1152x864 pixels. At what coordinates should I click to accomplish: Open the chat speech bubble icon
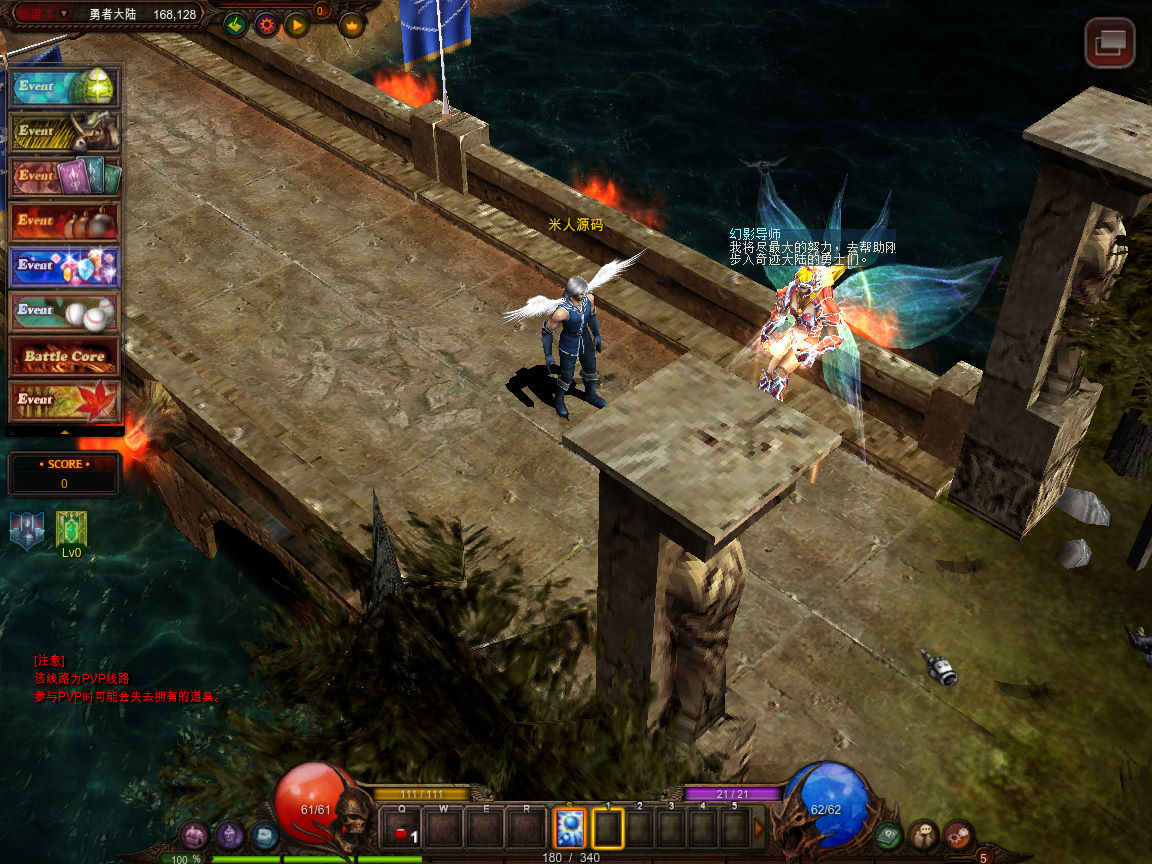pyautogui.click(x=923, y=833)
